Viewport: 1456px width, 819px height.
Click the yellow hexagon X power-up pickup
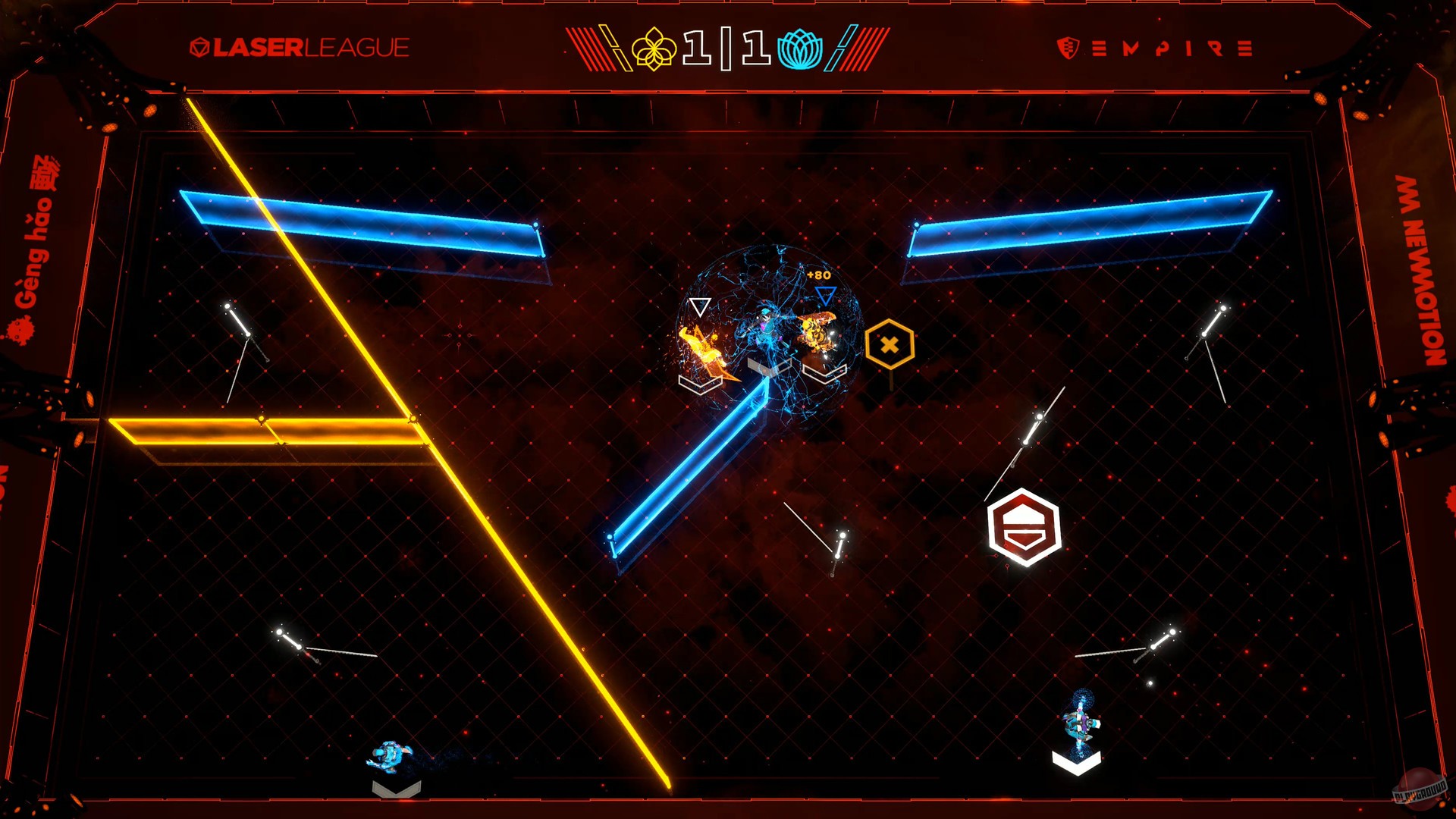click(x=889, y=342)
